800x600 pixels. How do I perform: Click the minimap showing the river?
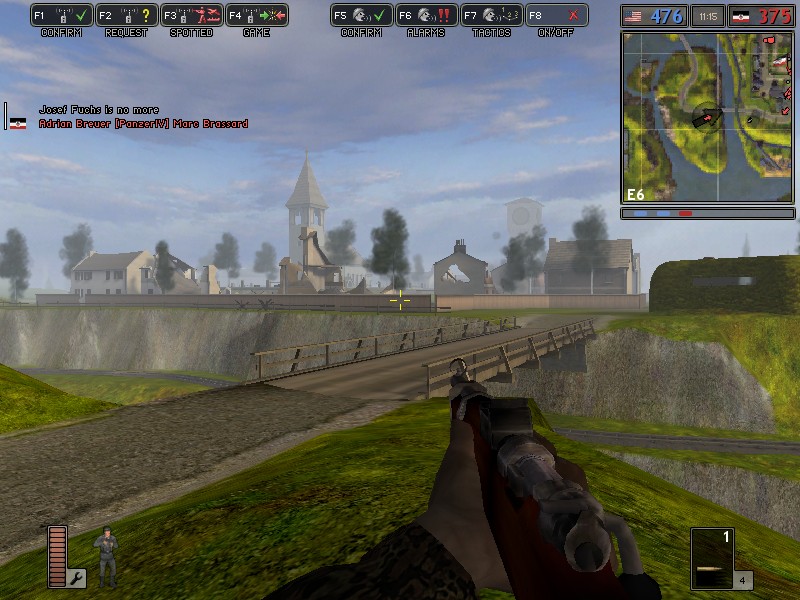708,117
